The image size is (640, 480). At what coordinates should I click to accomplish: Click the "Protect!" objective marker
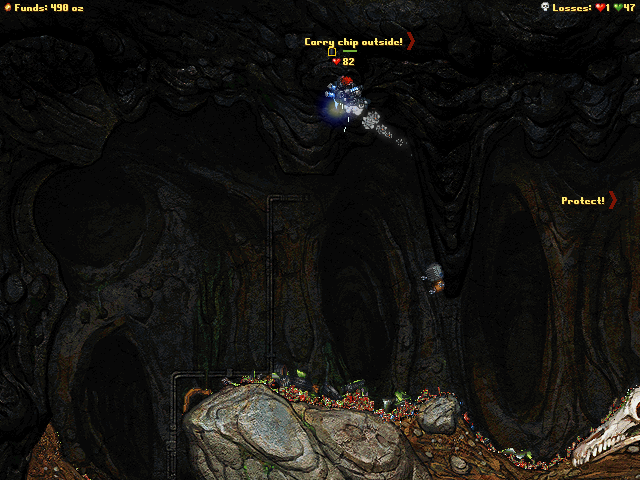[x=589, y=201]
